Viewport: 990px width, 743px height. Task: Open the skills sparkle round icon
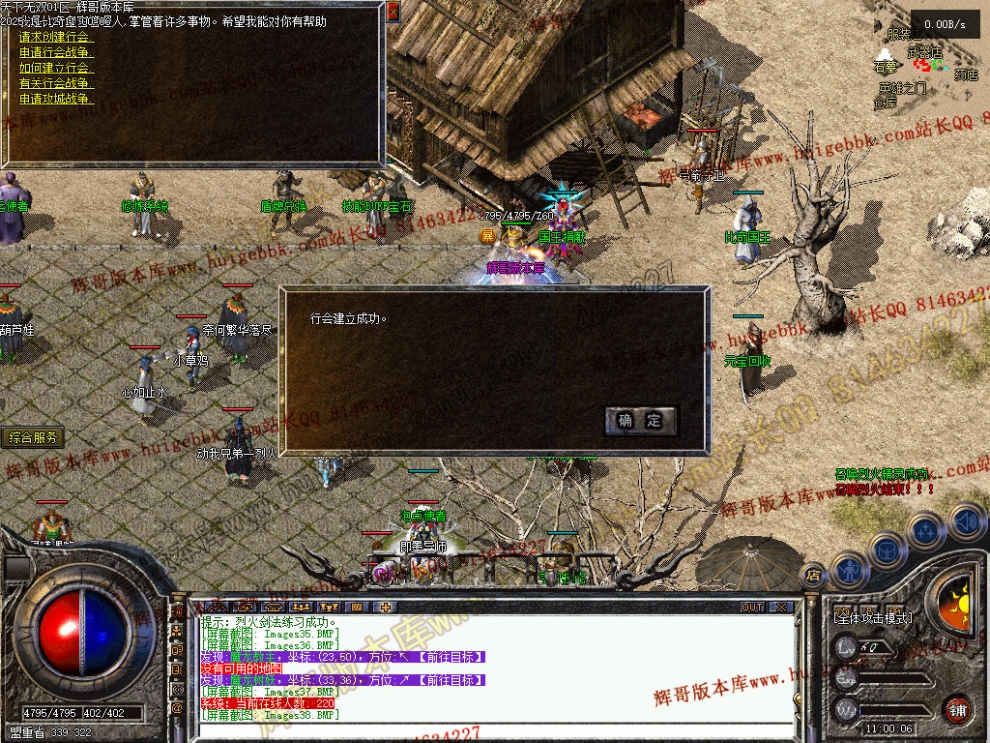(926, 529)
